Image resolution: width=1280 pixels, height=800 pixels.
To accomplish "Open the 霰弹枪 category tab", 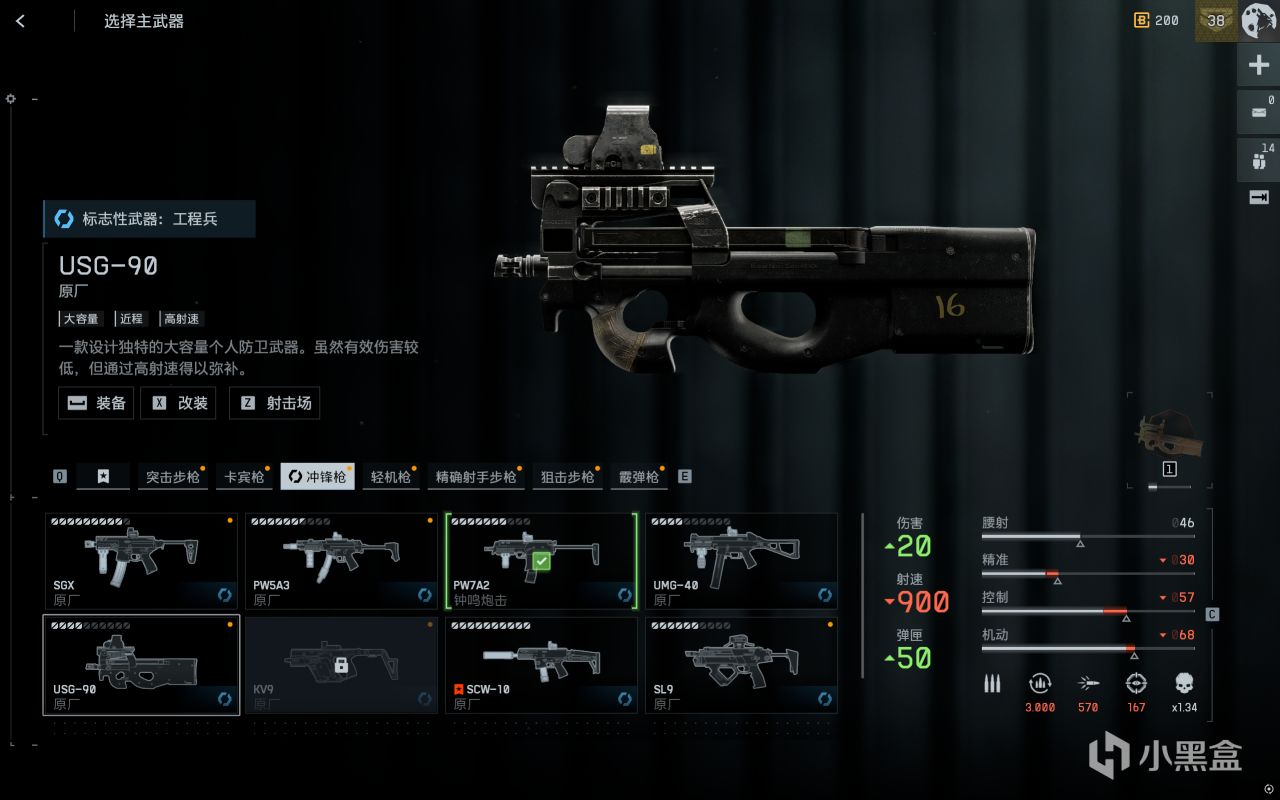I will 639,477.
